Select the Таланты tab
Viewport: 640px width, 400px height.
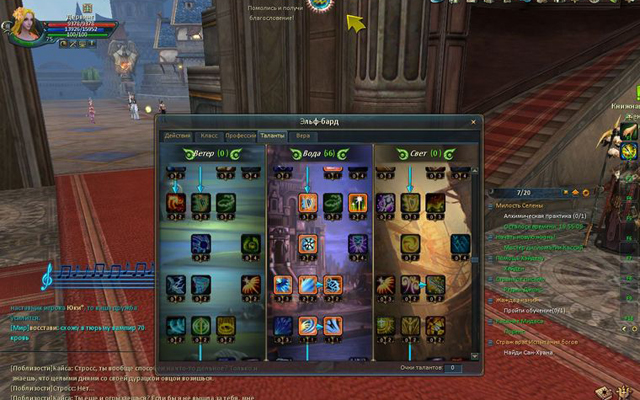[x=273, y=135]
